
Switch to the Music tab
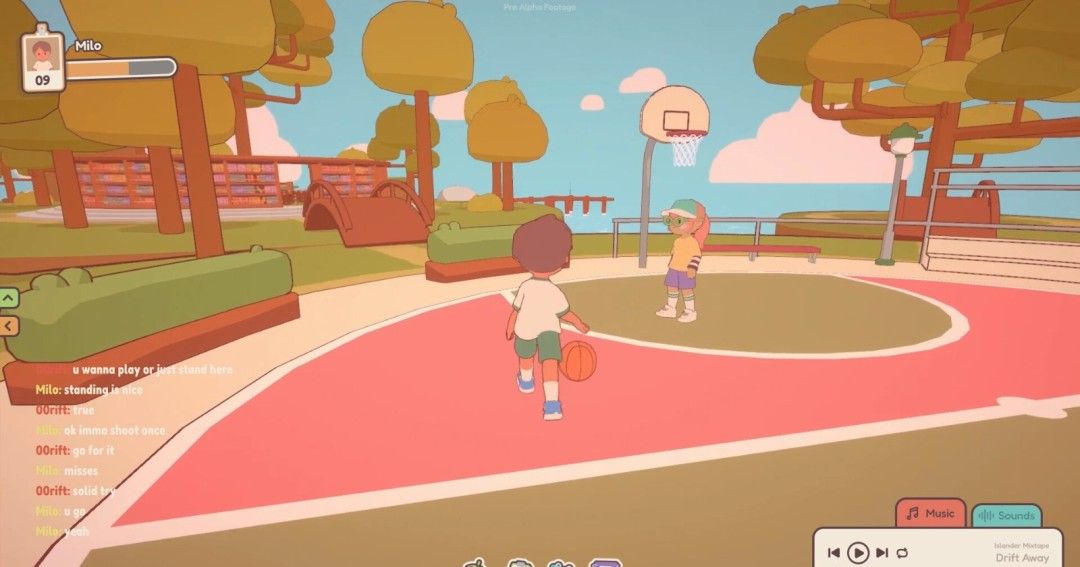click(x=930, y=514)
